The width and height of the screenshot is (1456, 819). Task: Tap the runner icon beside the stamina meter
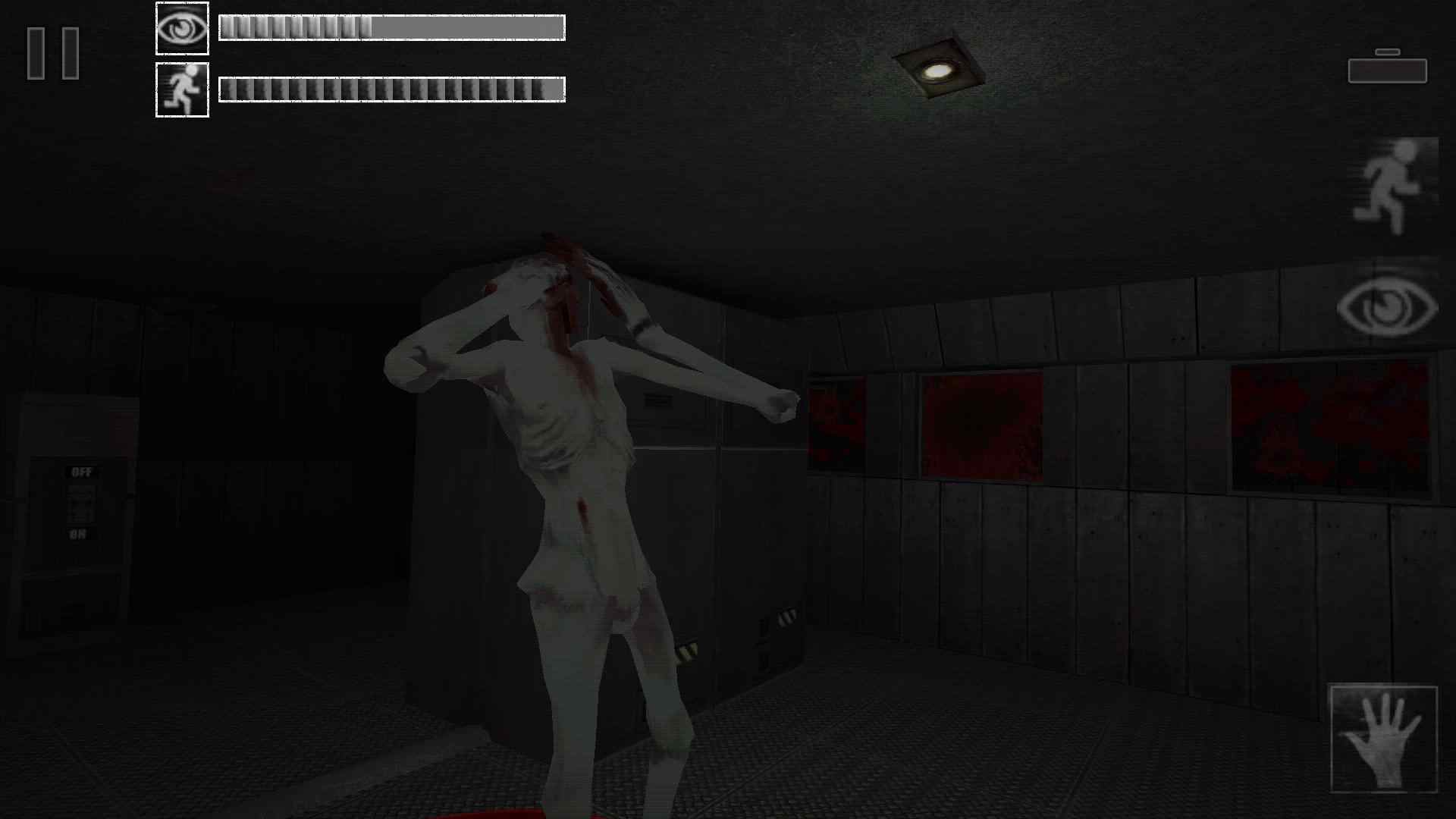[x=182, y=89]
